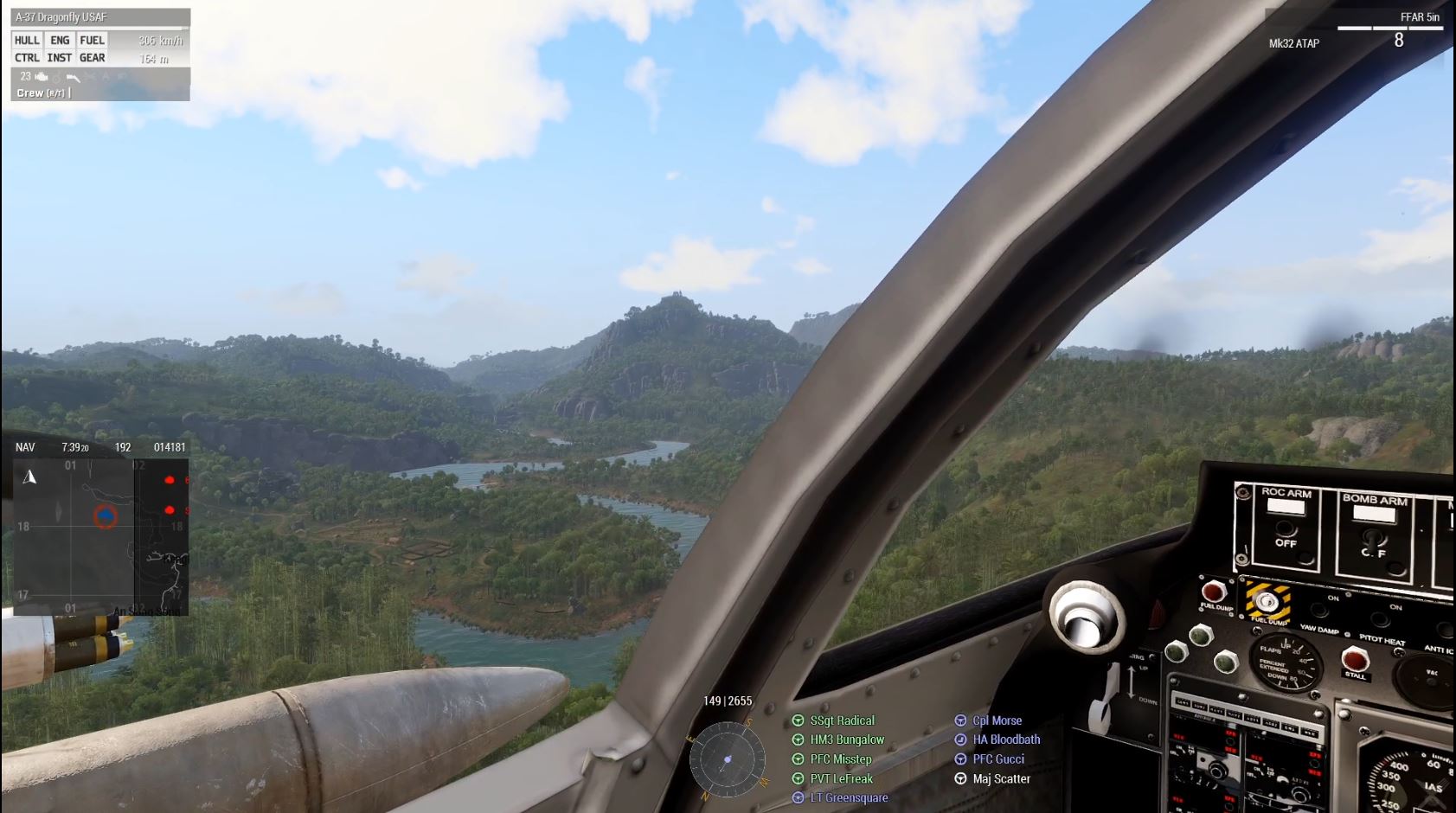The width and height of the screenshot is (1456, 813).
Task: Click the Crew row in vehicle panel
Action: coord(42,93)
